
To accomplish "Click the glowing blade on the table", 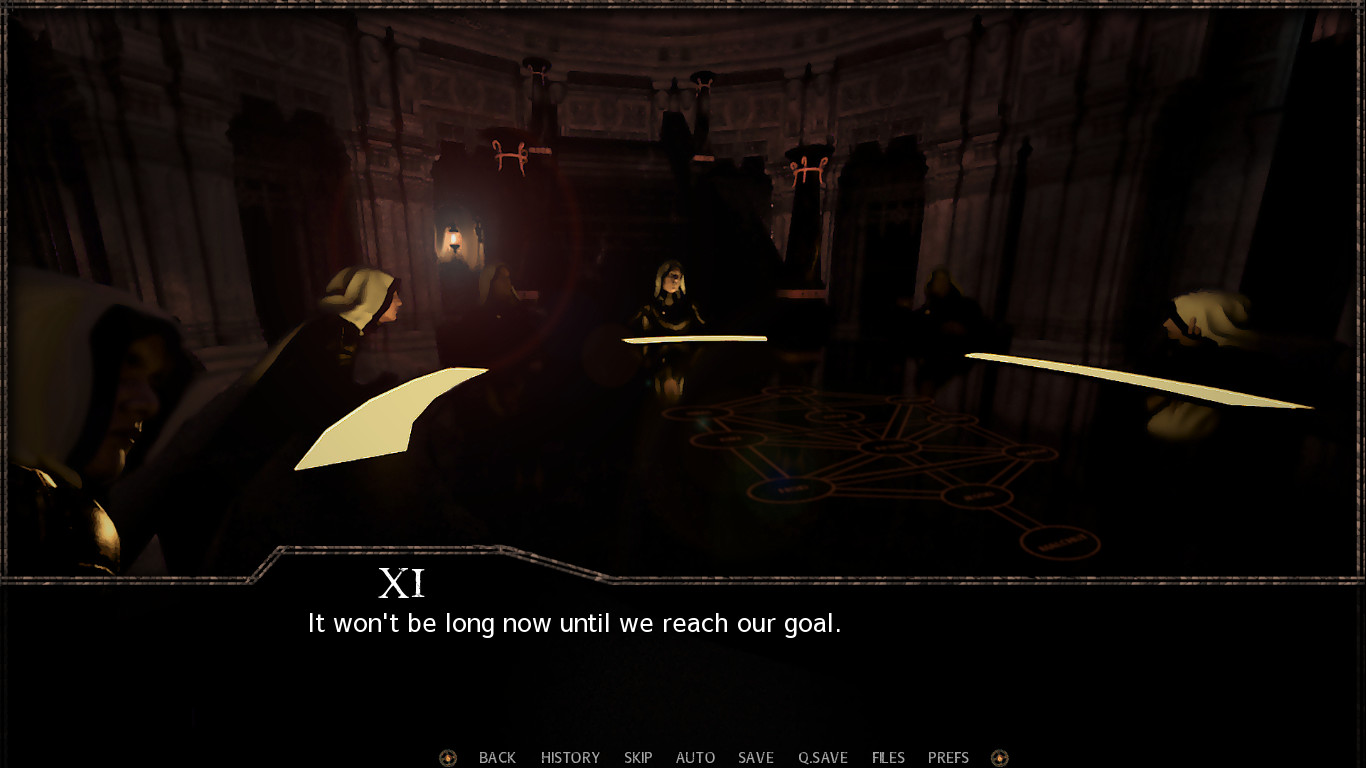I will [693, 339].
